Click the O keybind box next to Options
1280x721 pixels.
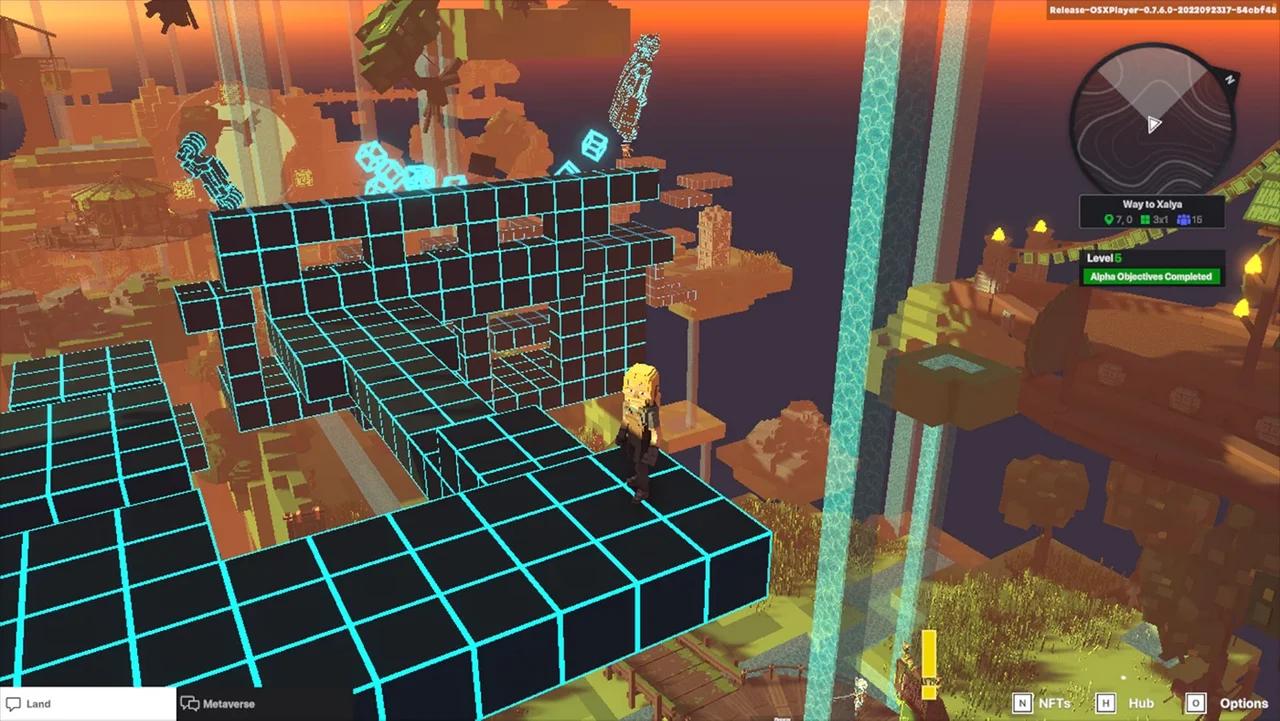point(1197,703)
